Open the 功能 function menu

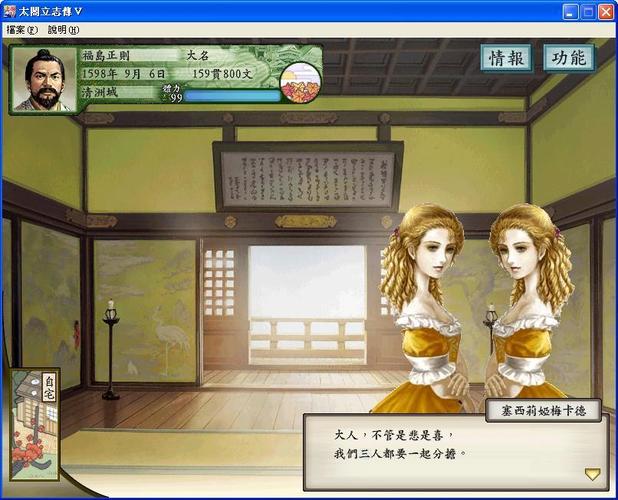click(568, 58)
